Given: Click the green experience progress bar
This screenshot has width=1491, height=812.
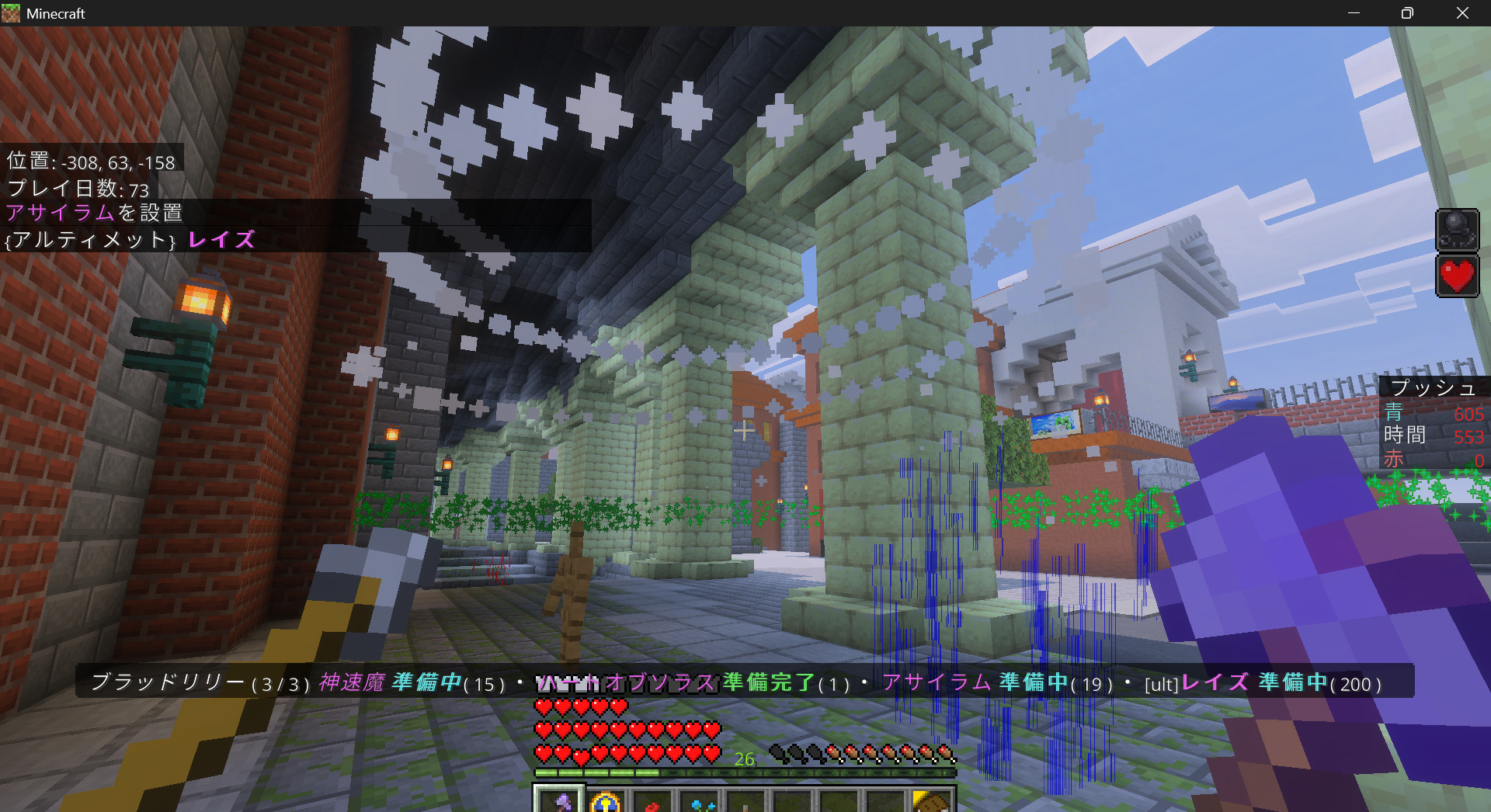Looking at the screenshot, I should (745, 773).
